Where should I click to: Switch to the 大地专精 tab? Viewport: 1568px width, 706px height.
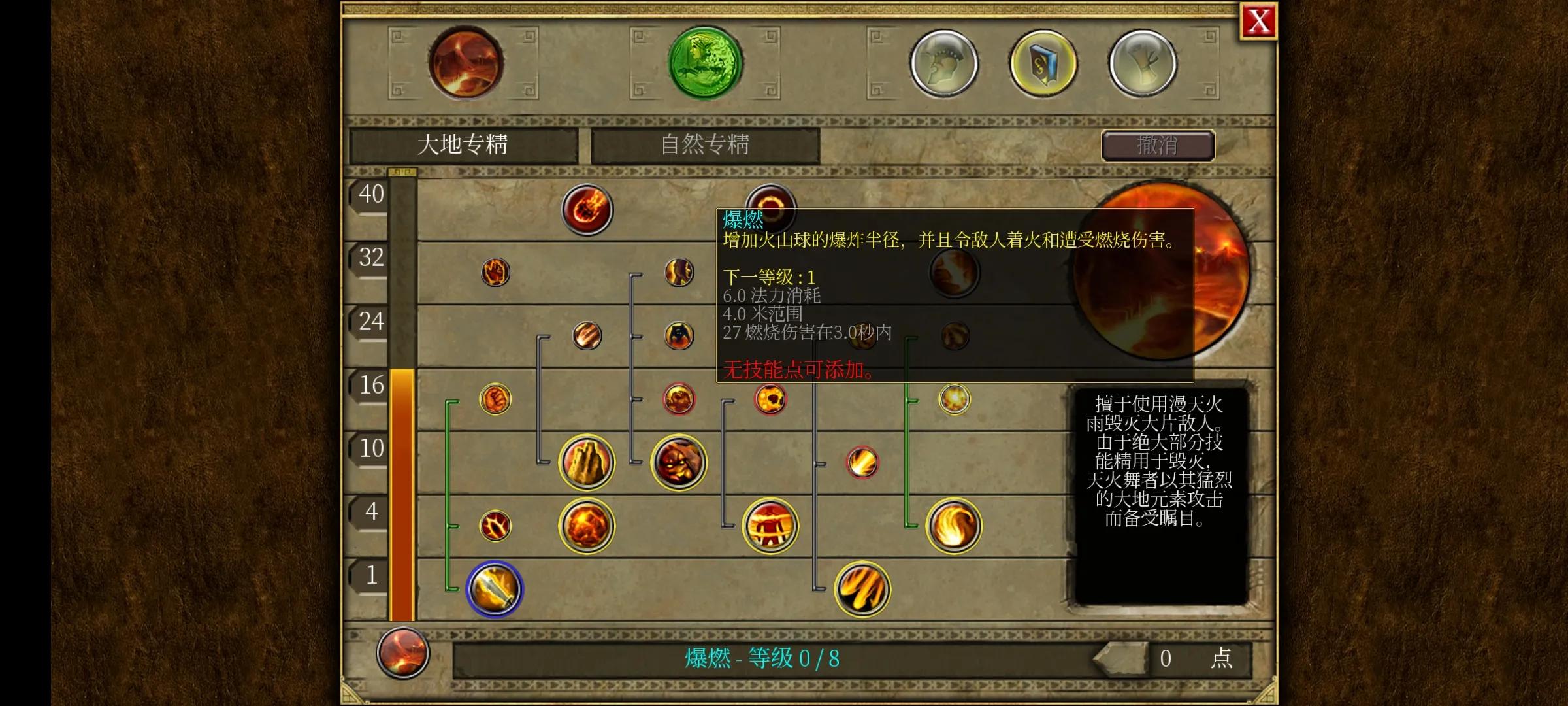click(x=464, y=145)
